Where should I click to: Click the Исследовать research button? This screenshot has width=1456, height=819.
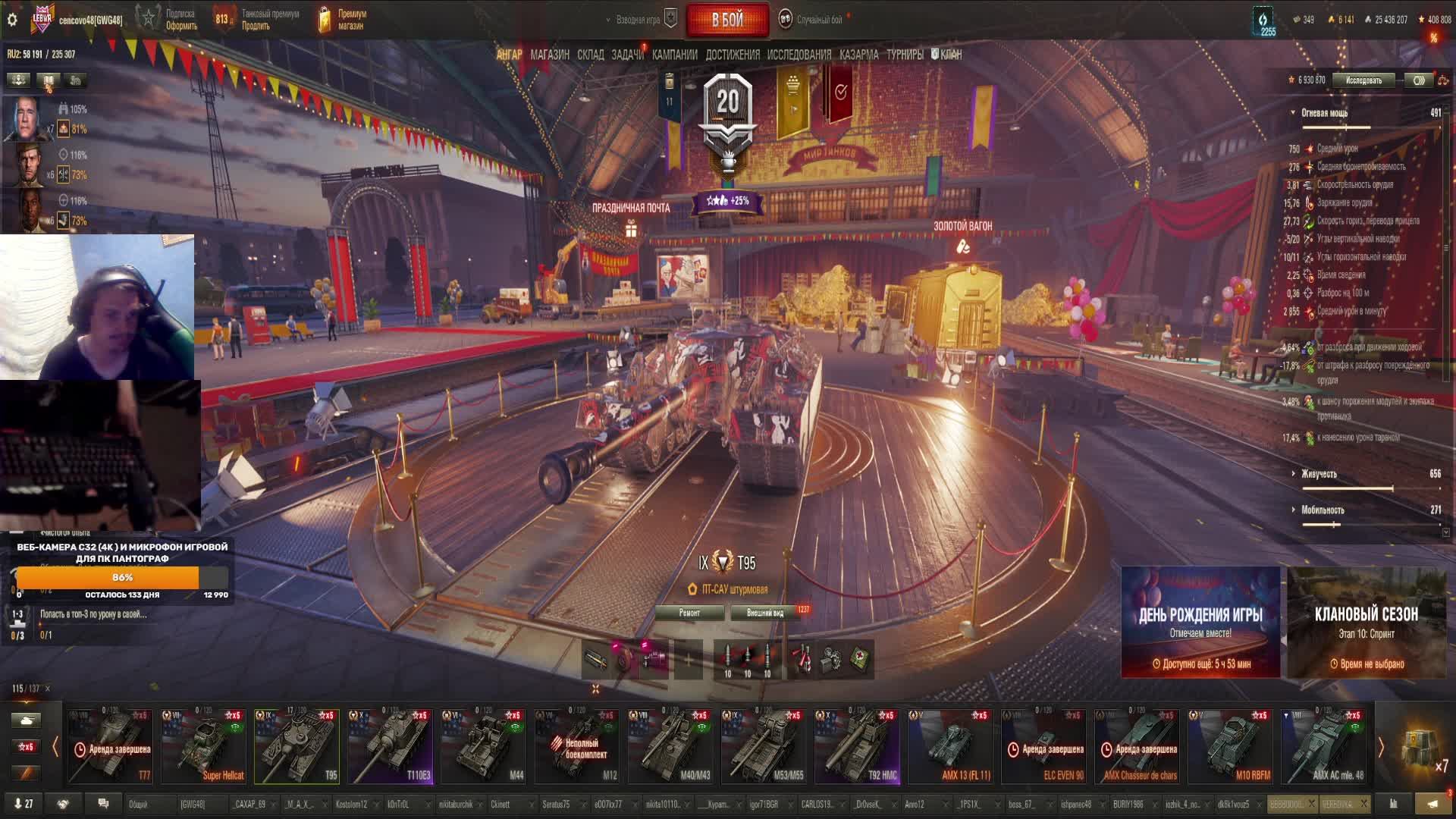[x=1363, y=80]
